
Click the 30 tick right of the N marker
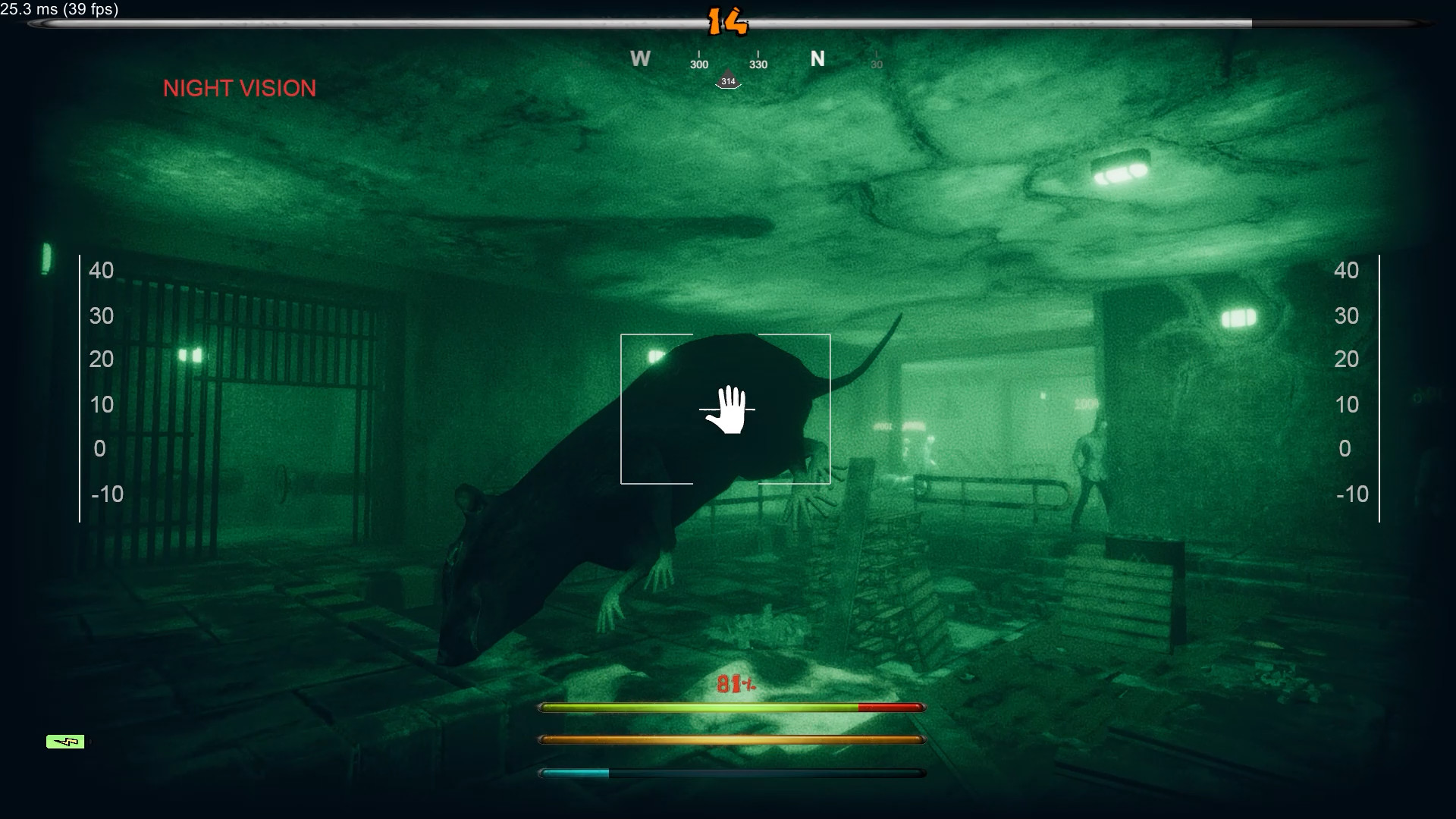point(877,64)
